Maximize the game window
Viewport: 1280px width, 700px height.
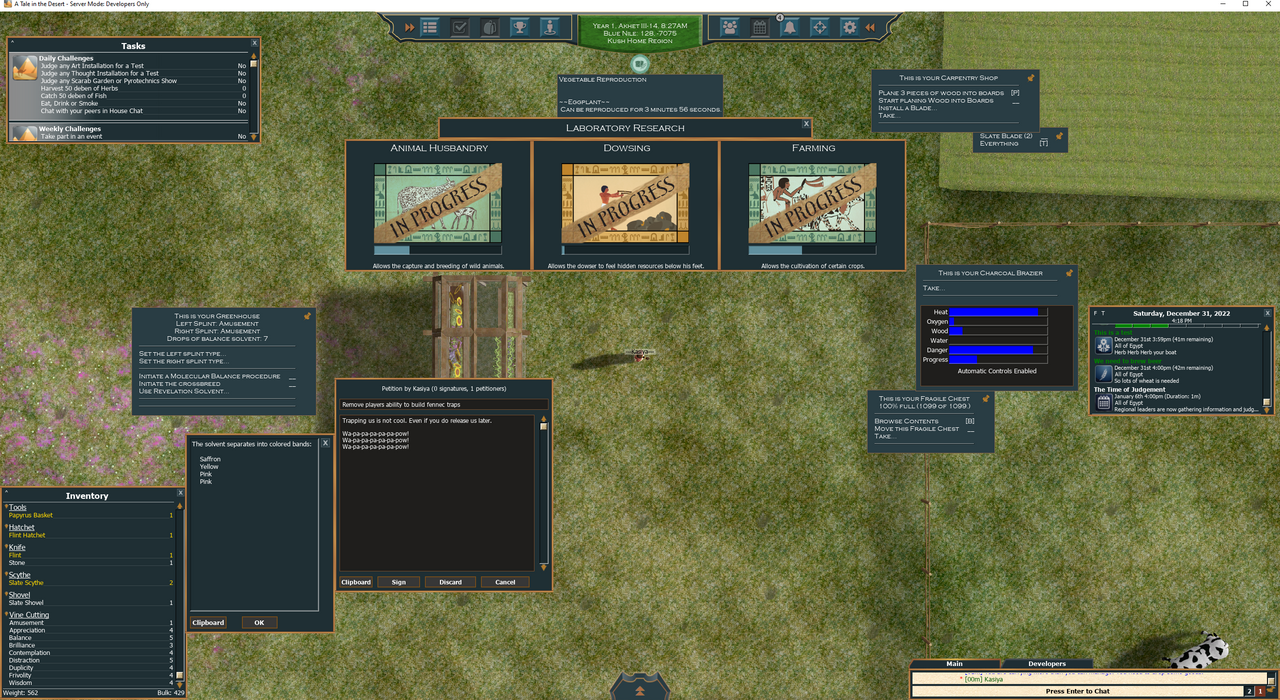[x=1245, y=5]
